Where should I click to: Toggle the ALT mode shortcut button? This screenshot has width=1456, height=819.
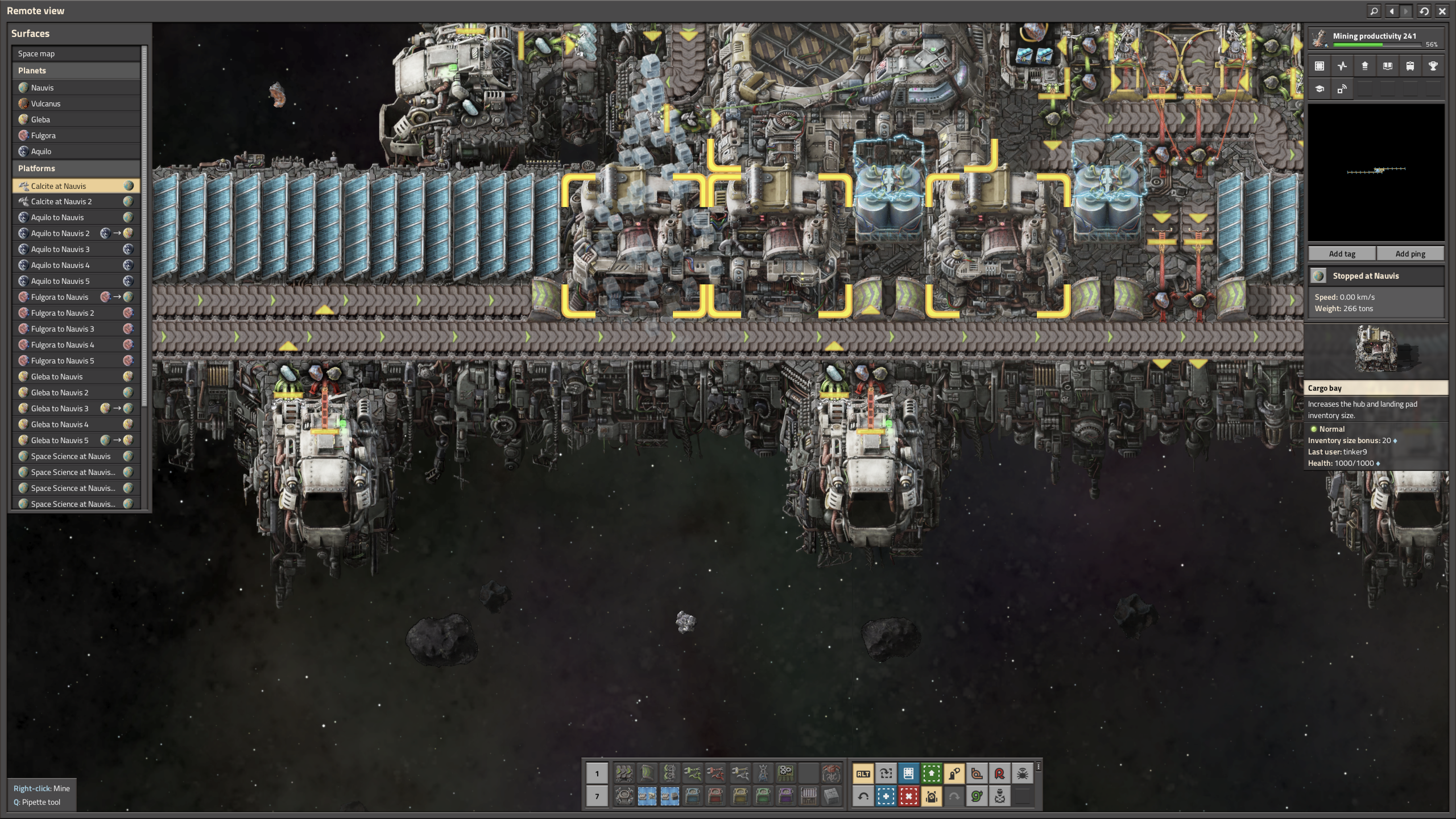pos(863,773)
